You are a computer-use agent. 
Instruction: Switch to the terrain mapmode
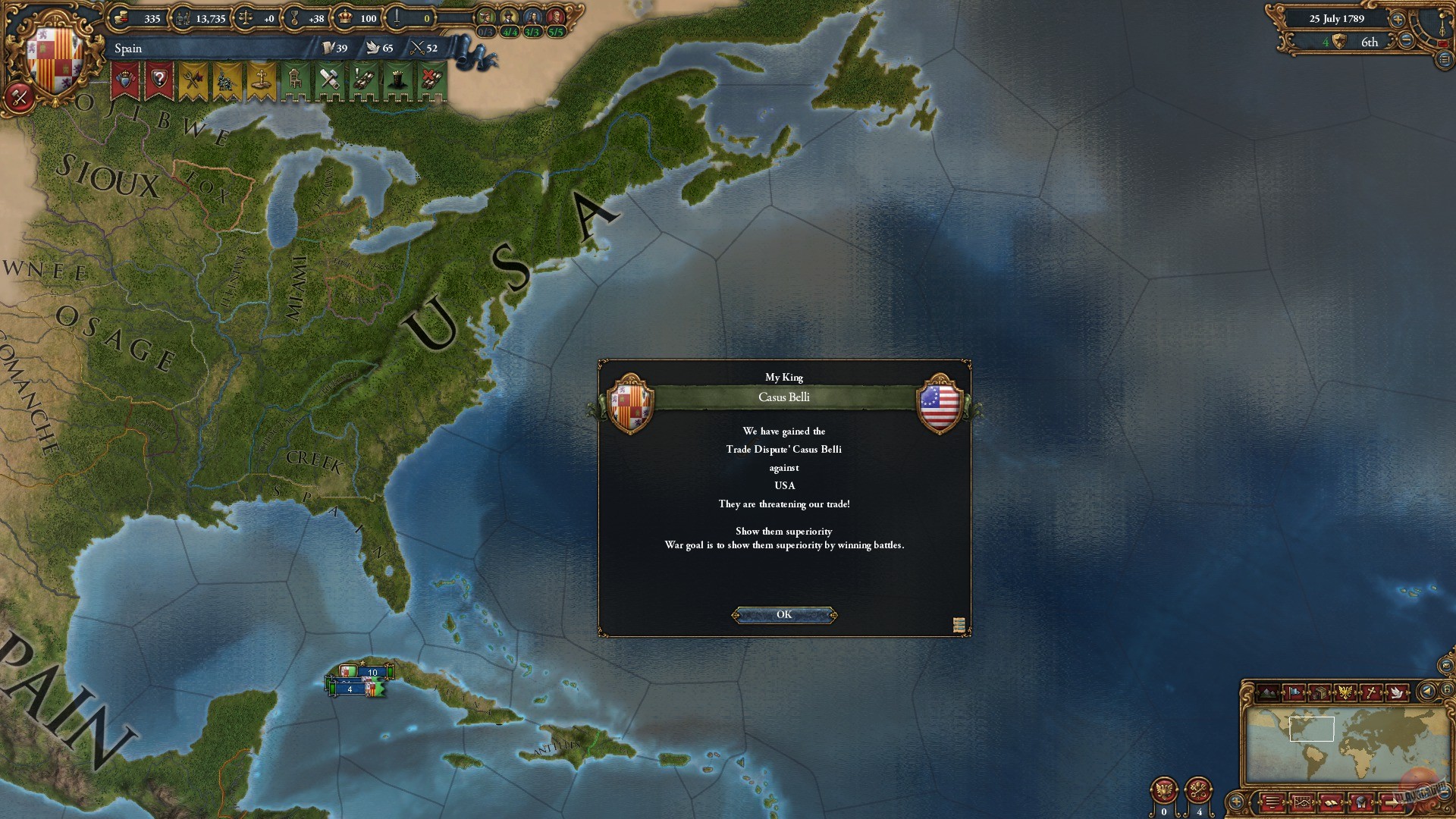tap(1269, 692)
